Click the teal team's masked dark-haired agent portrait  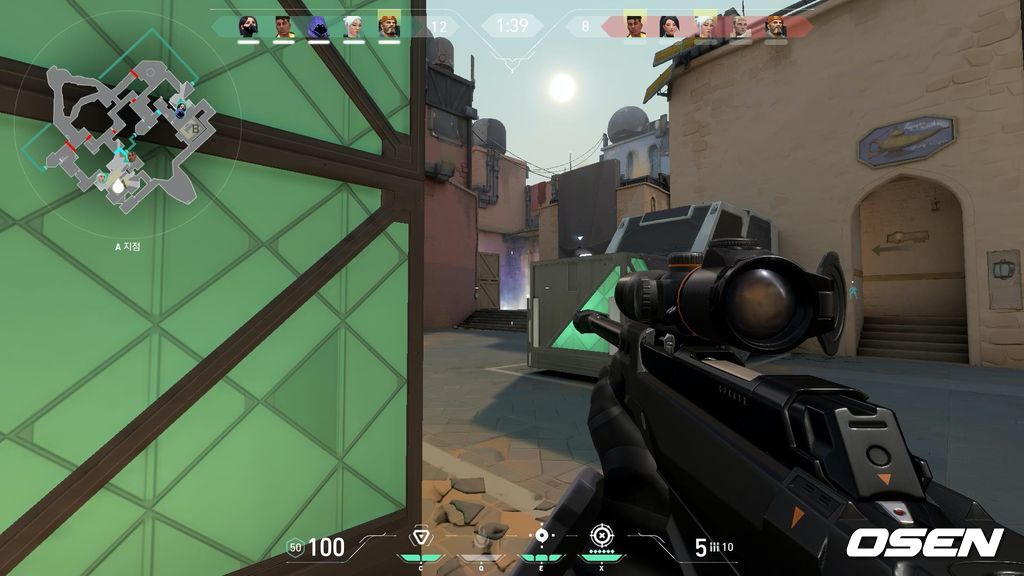[x=248, y=26]
